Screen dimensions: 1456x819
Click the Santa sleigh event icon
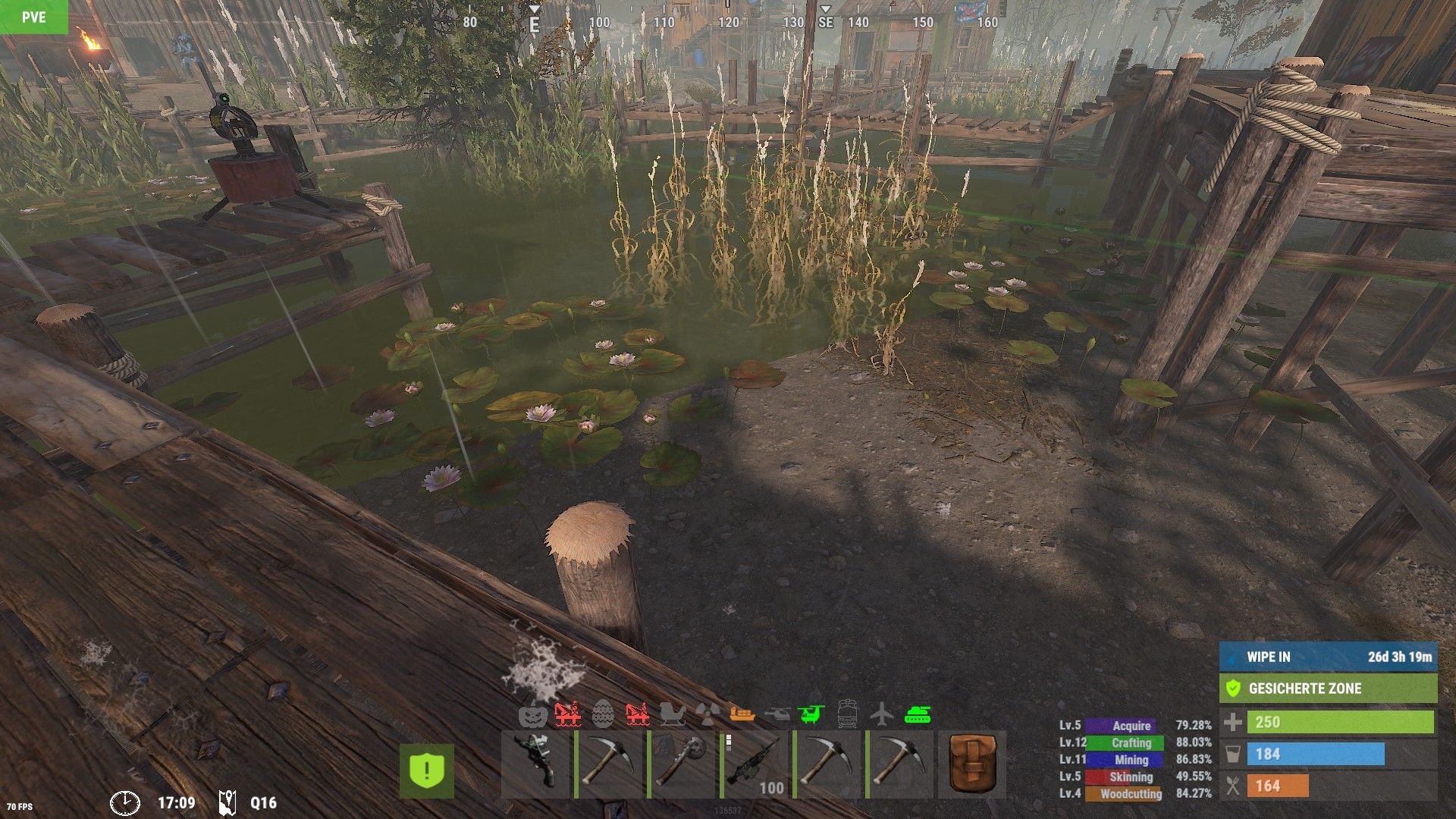click(x=672, y=714)
